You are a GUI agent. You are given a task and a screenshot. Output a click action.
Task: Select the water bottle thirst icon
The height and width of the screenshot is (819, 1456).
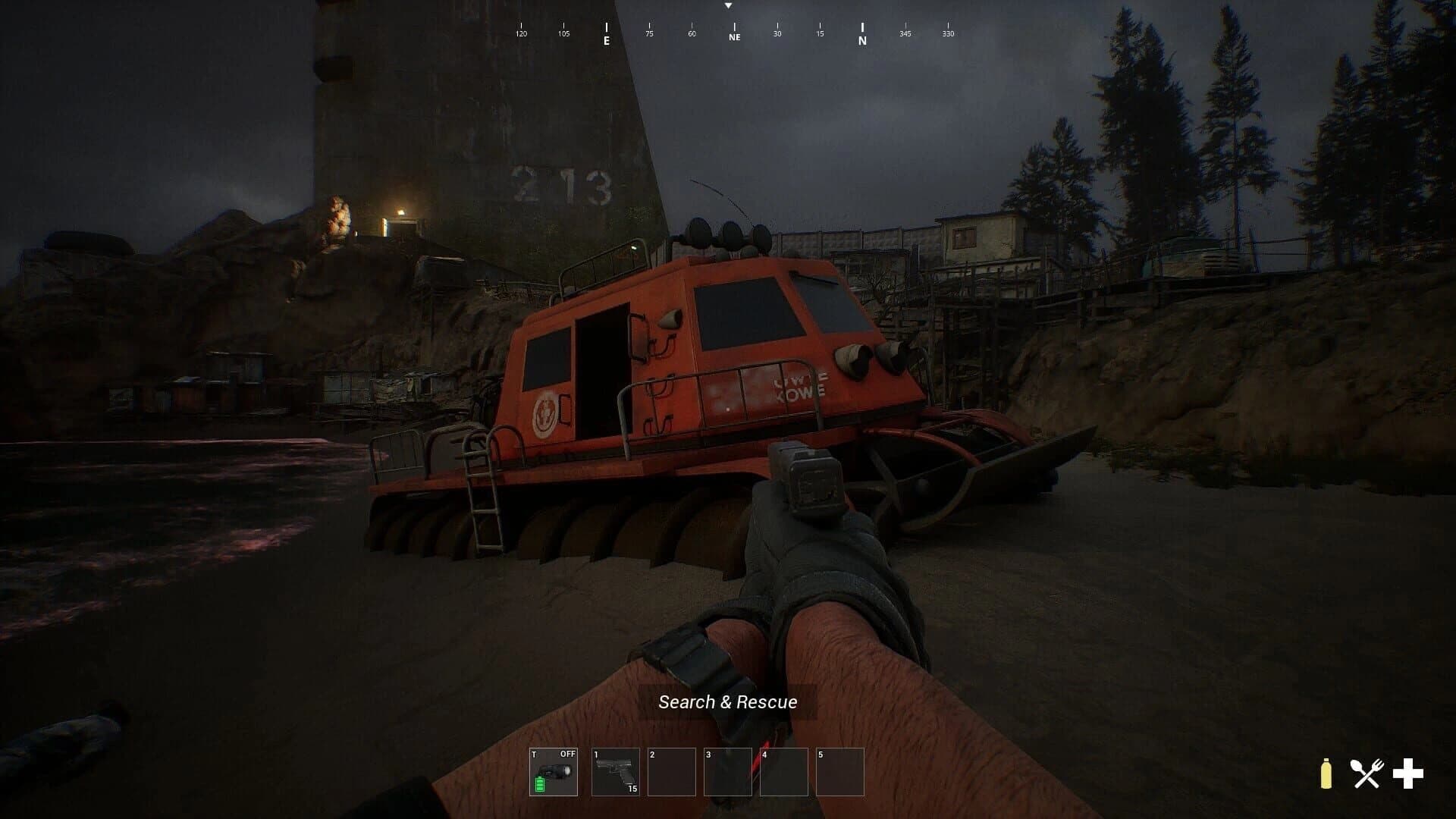(x=1326, y=773)
